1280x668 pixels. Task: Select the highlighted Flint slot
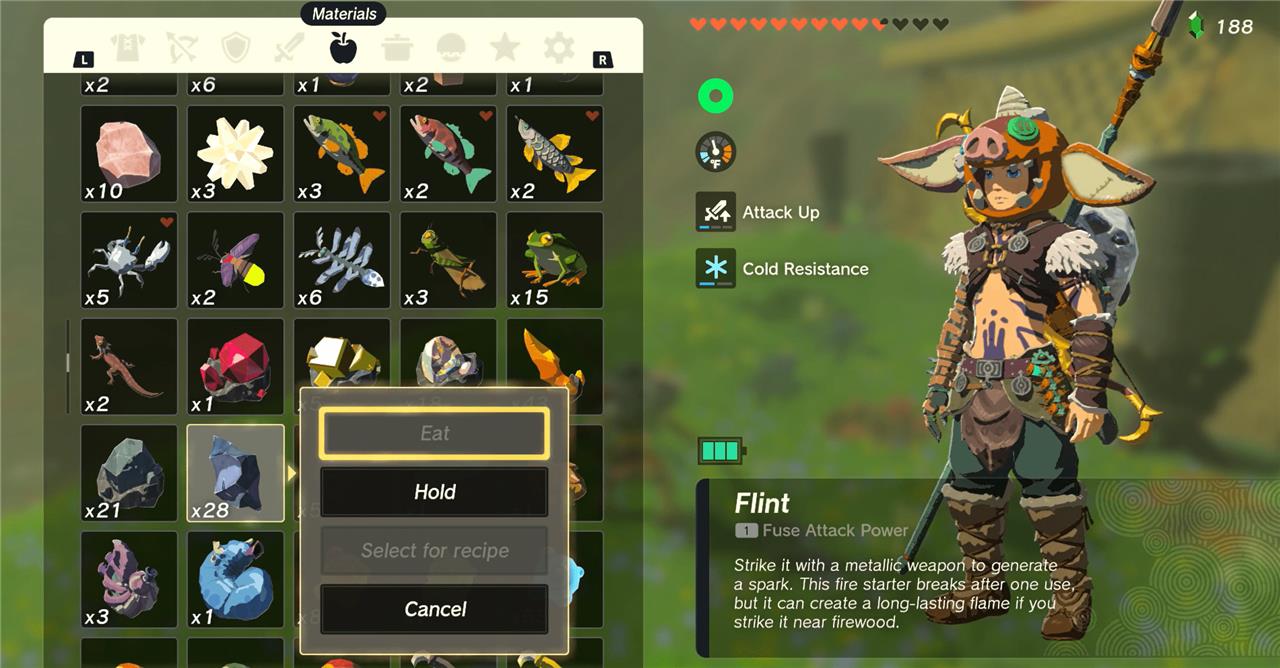(236, 473)
